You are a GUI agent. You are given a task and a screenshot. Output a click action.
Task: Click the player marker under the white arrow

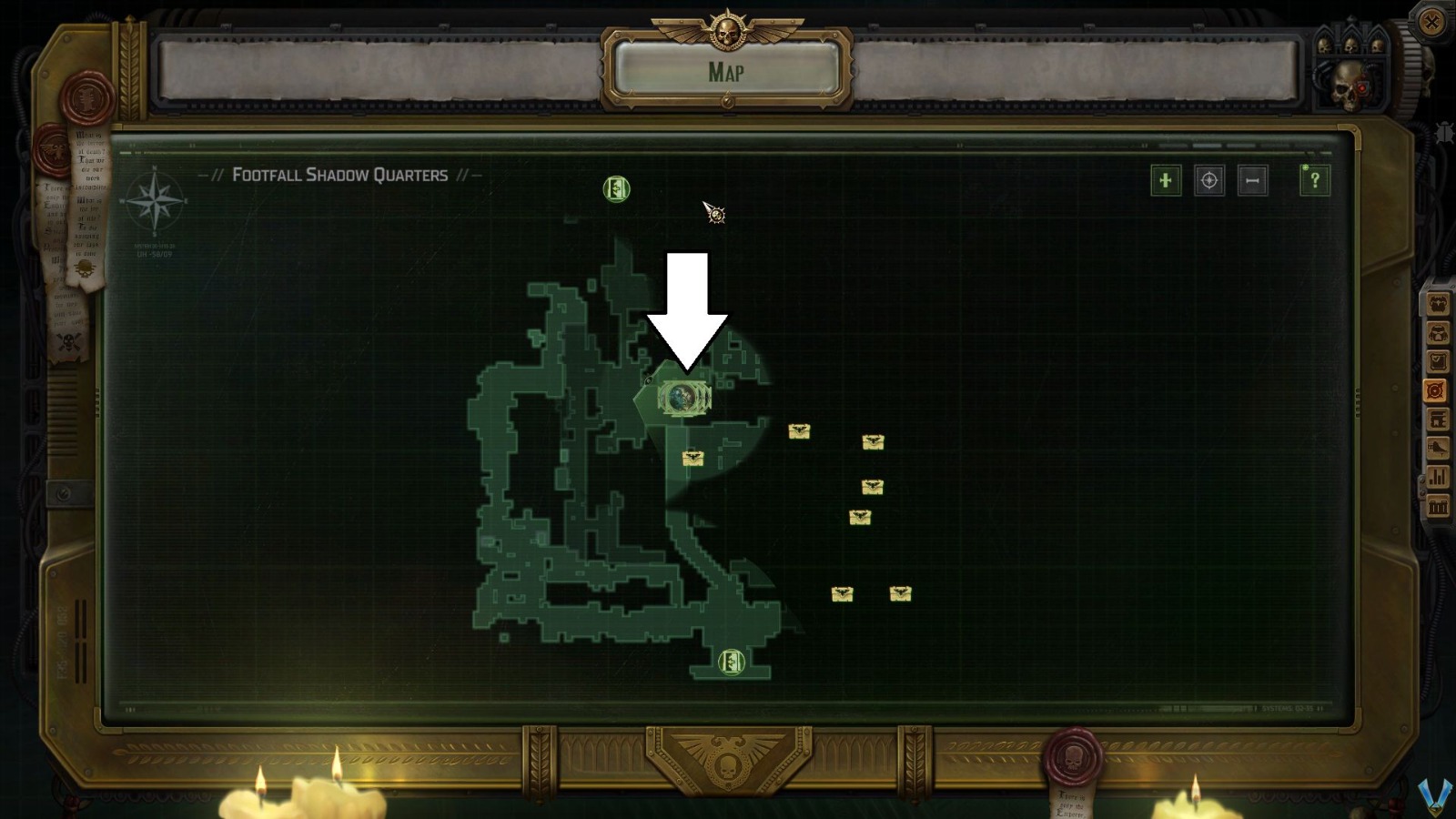tap(682, 399)
